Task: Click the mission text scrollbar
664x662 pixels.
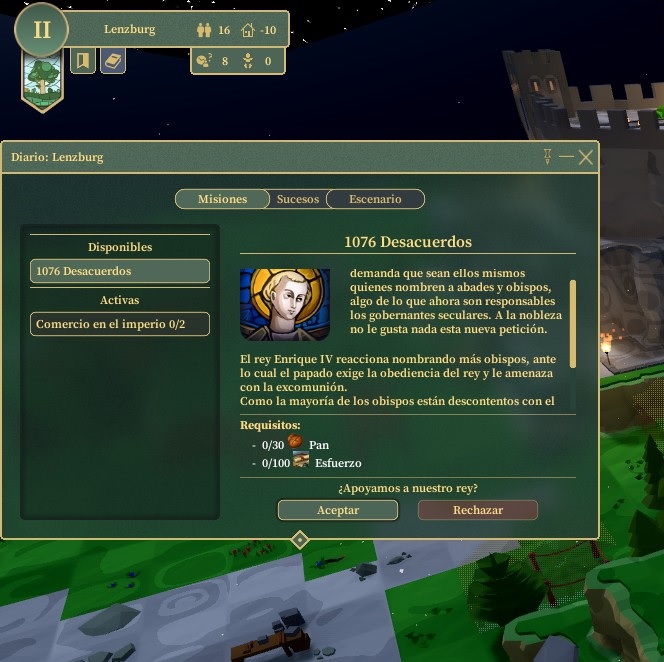Action: [x=573, y=322]
